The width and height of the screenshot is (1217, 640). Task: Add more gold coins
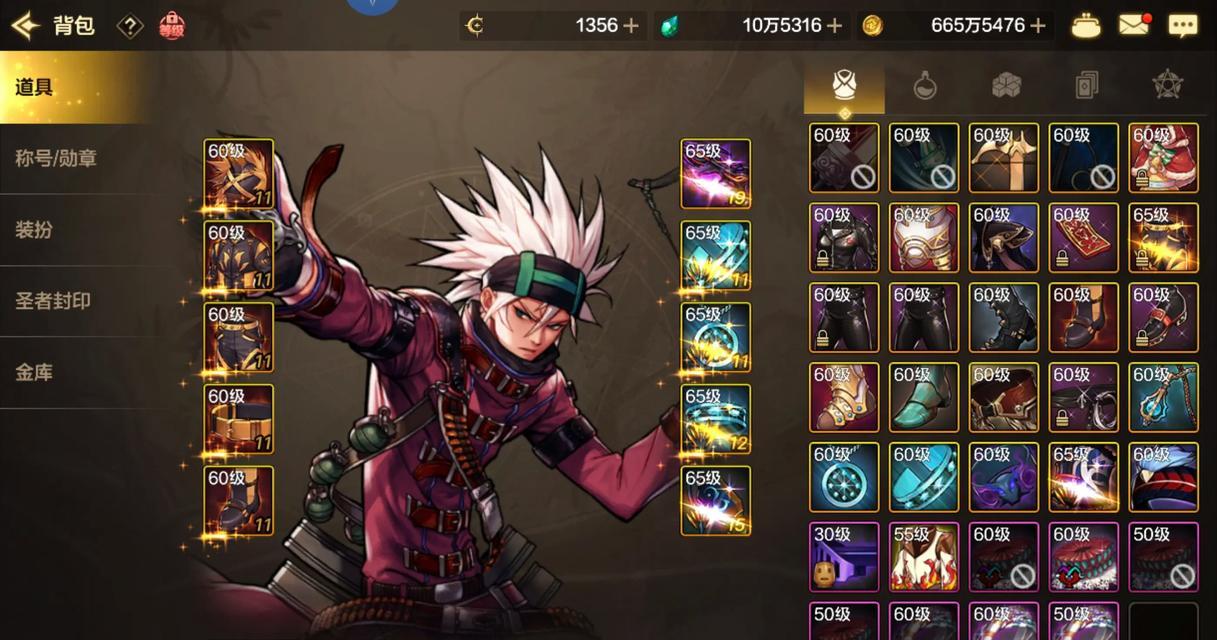pos(1038,26)
